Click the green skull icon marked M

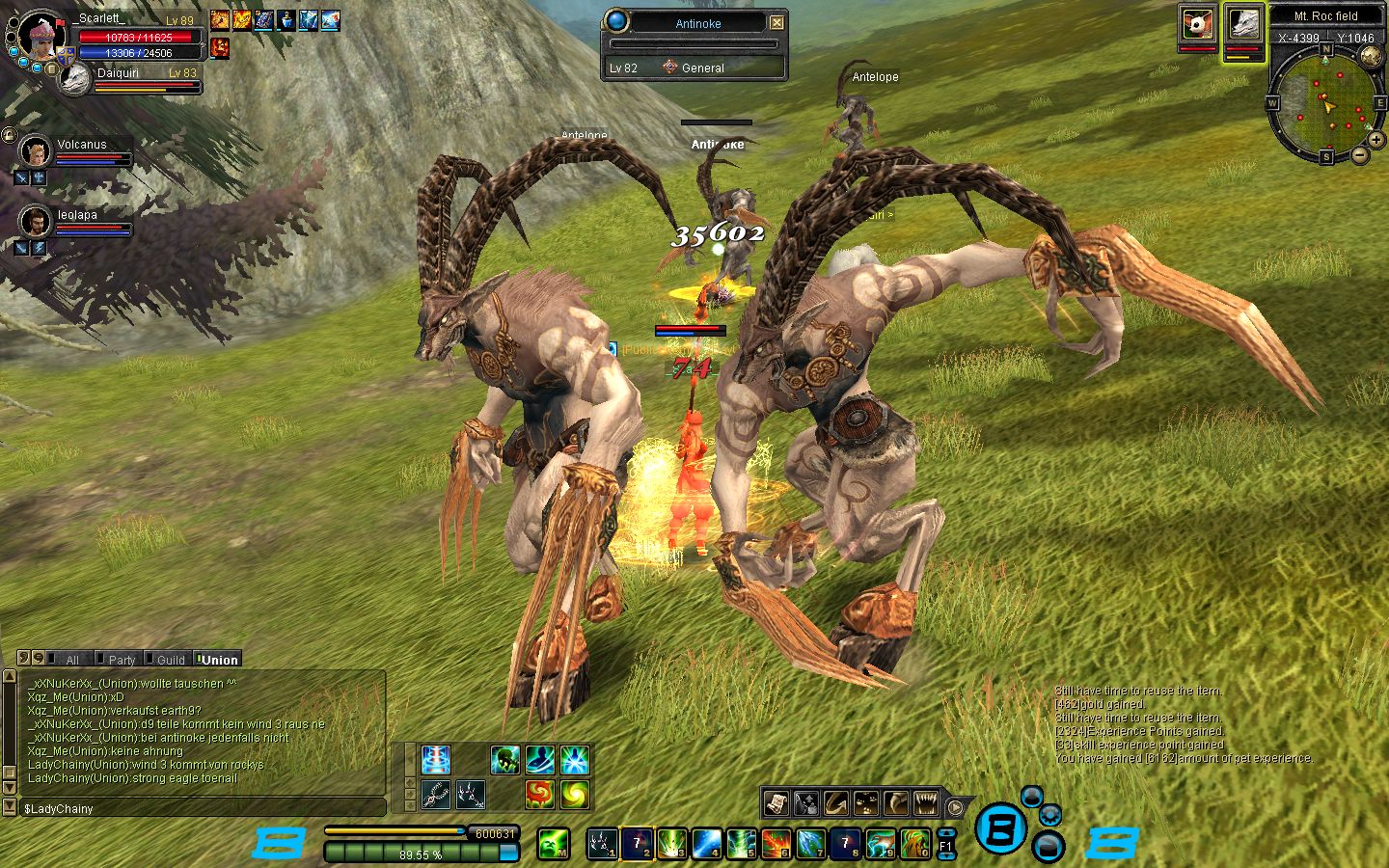click(x=553, y=843)
